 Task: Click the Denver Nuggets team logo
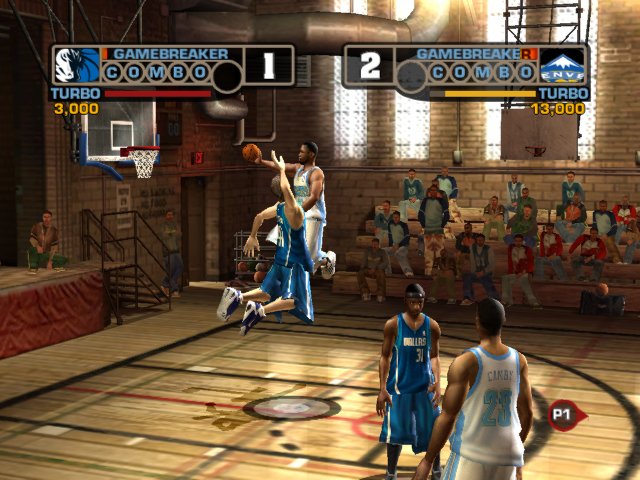pos(562,66)
